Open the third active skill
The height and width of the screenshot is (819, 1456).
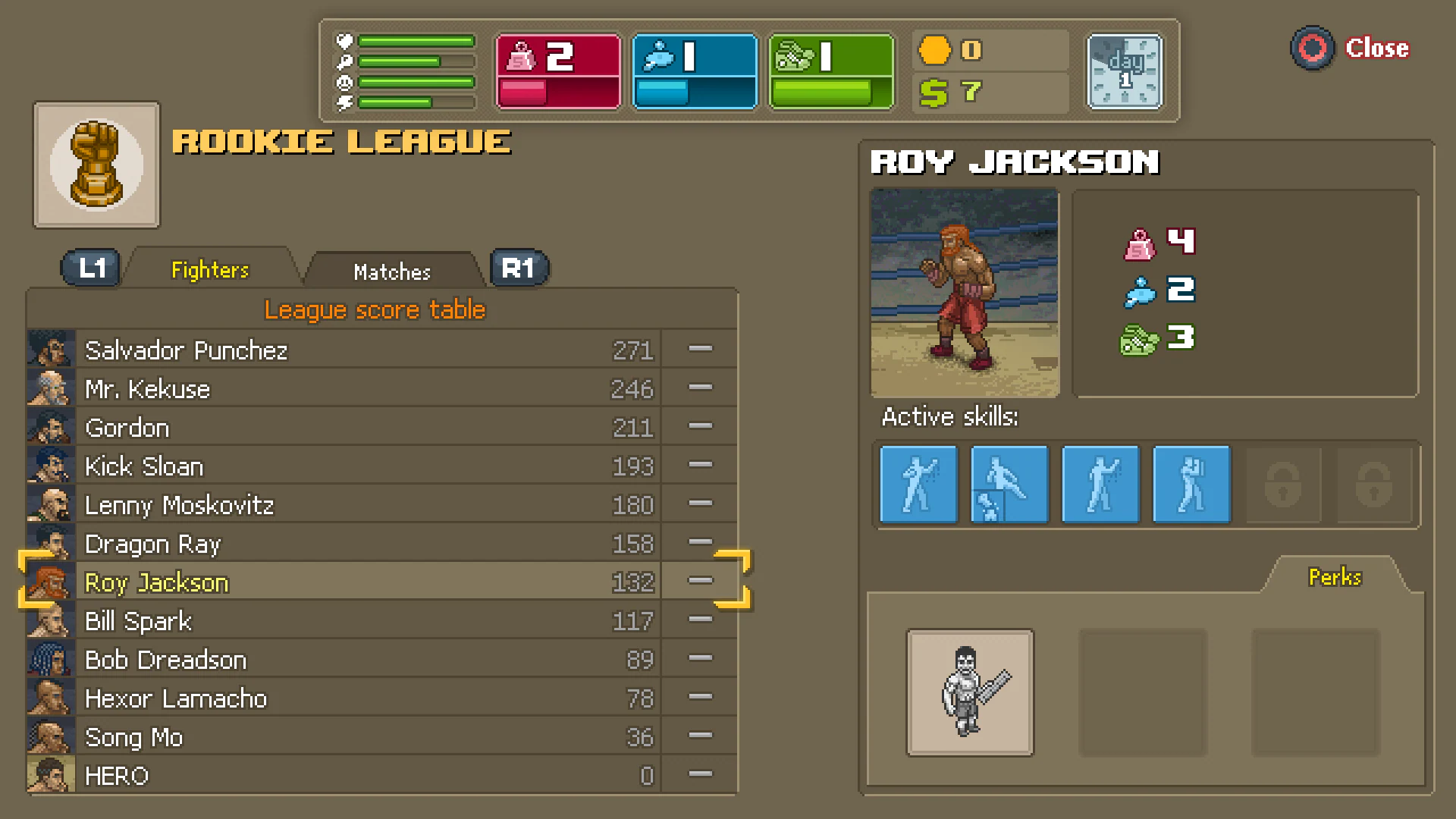(1100, 484)
